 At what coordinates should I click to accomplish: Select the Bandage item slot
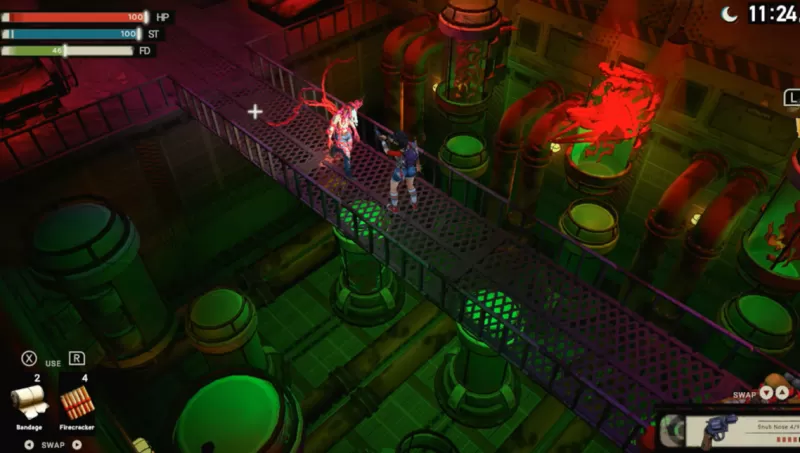pyautogui.click(x=29, y=402)
